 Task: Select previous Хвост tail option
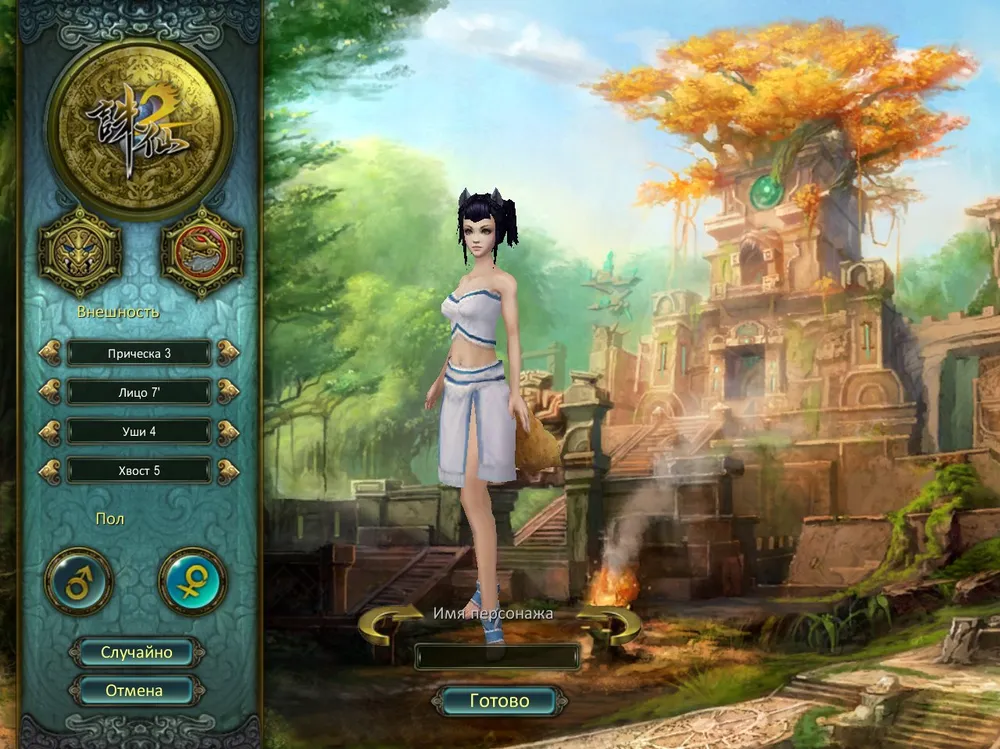(x=50, y=470)
